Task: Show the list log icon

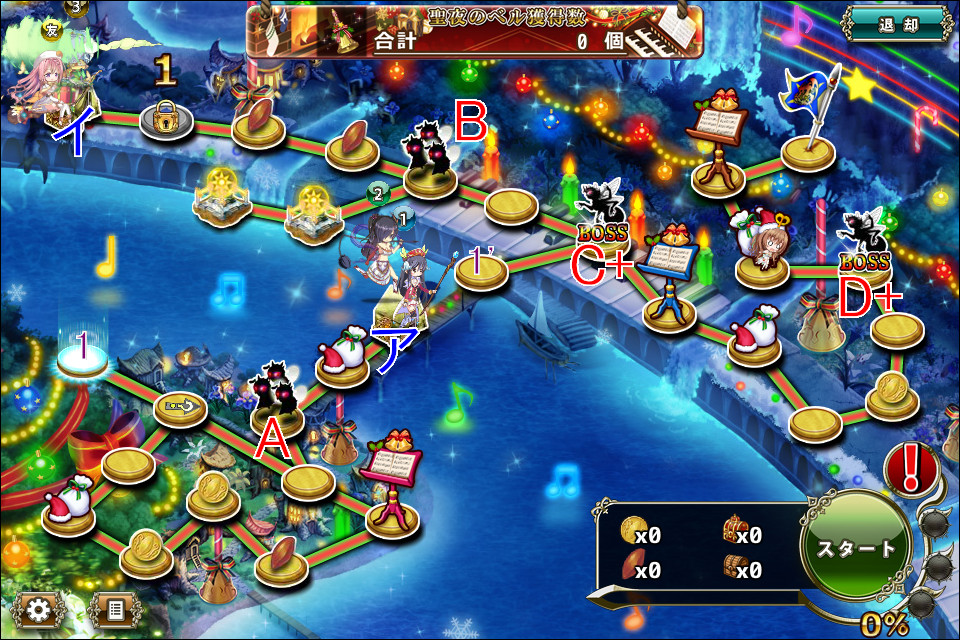Action: click(111, 609)
